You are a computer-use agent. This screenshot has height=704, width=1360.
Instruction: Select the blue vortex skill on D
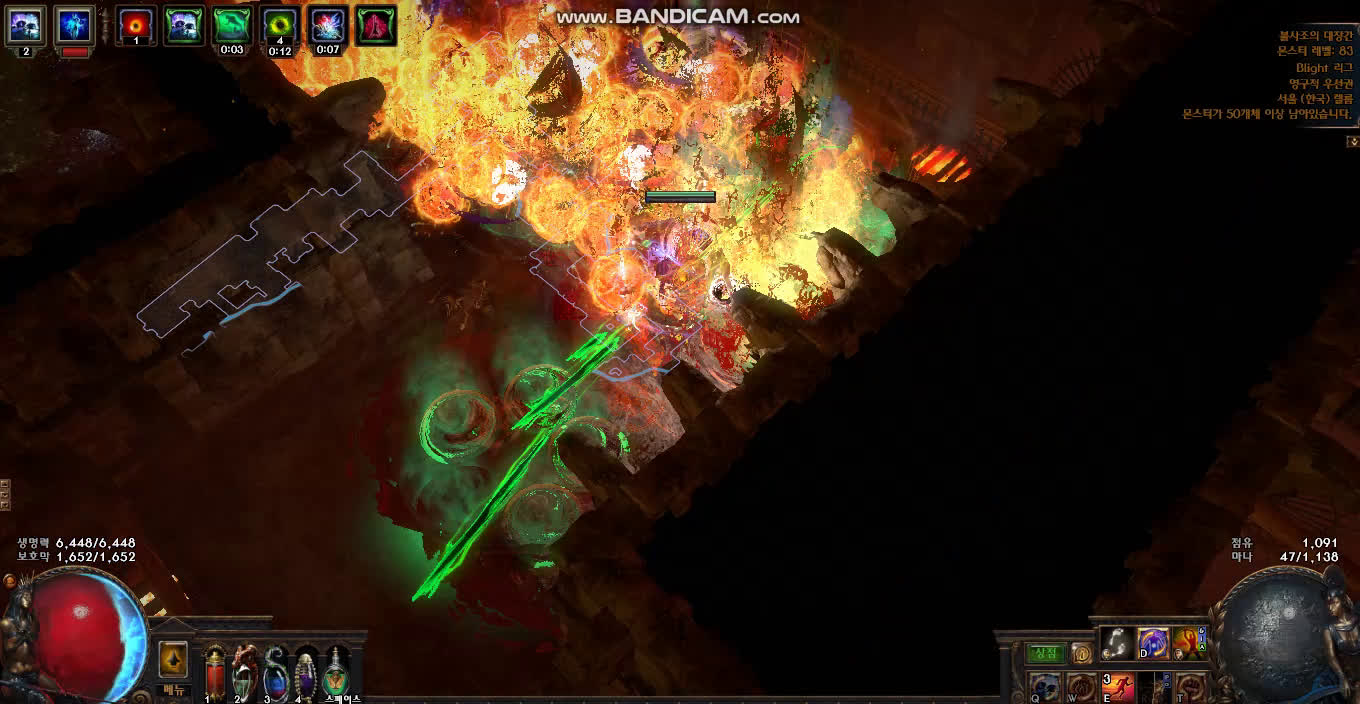[1153, 643]
